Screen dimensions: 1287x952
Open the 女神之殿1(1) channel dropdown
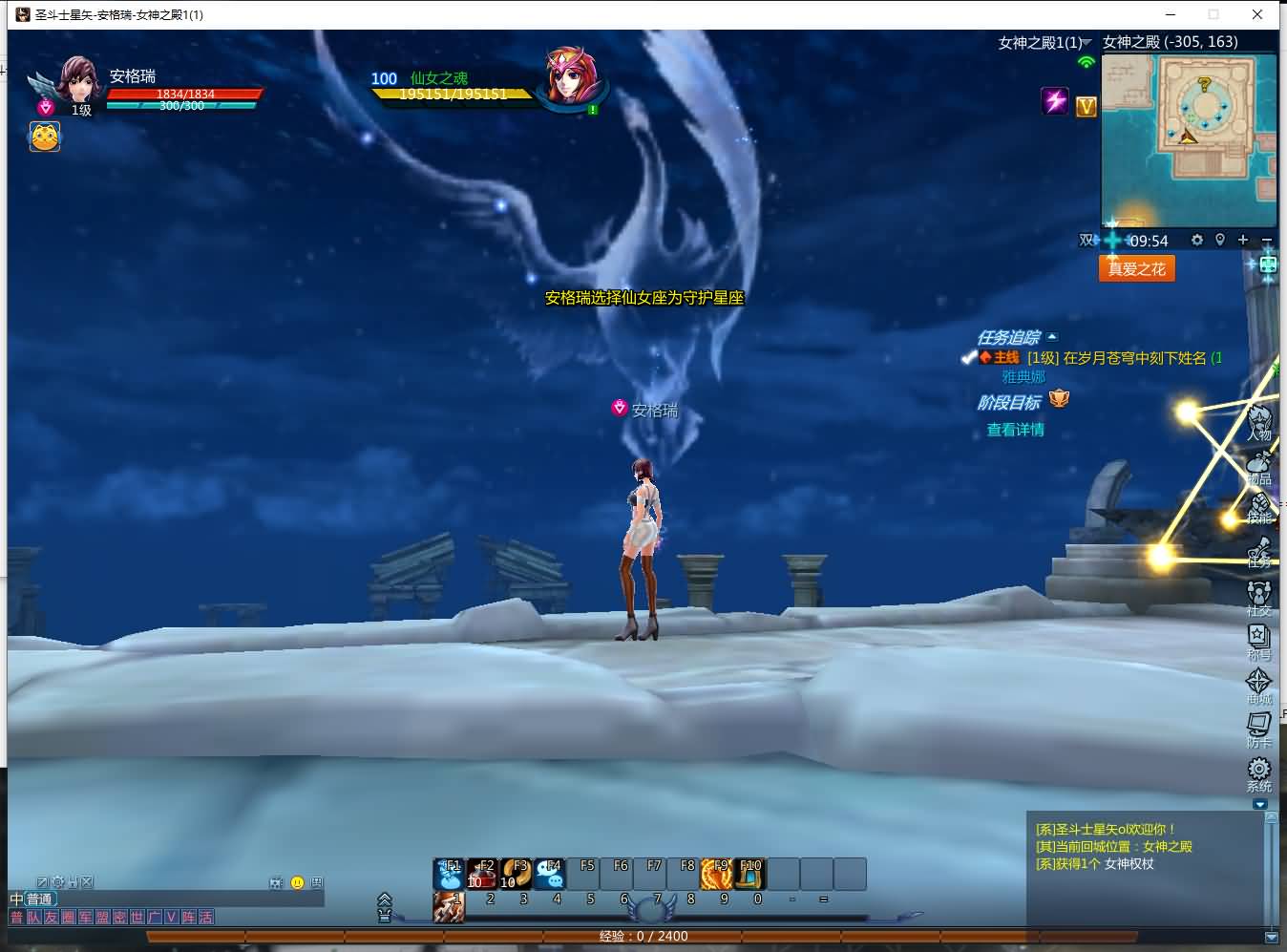(x=1044, y=42)
